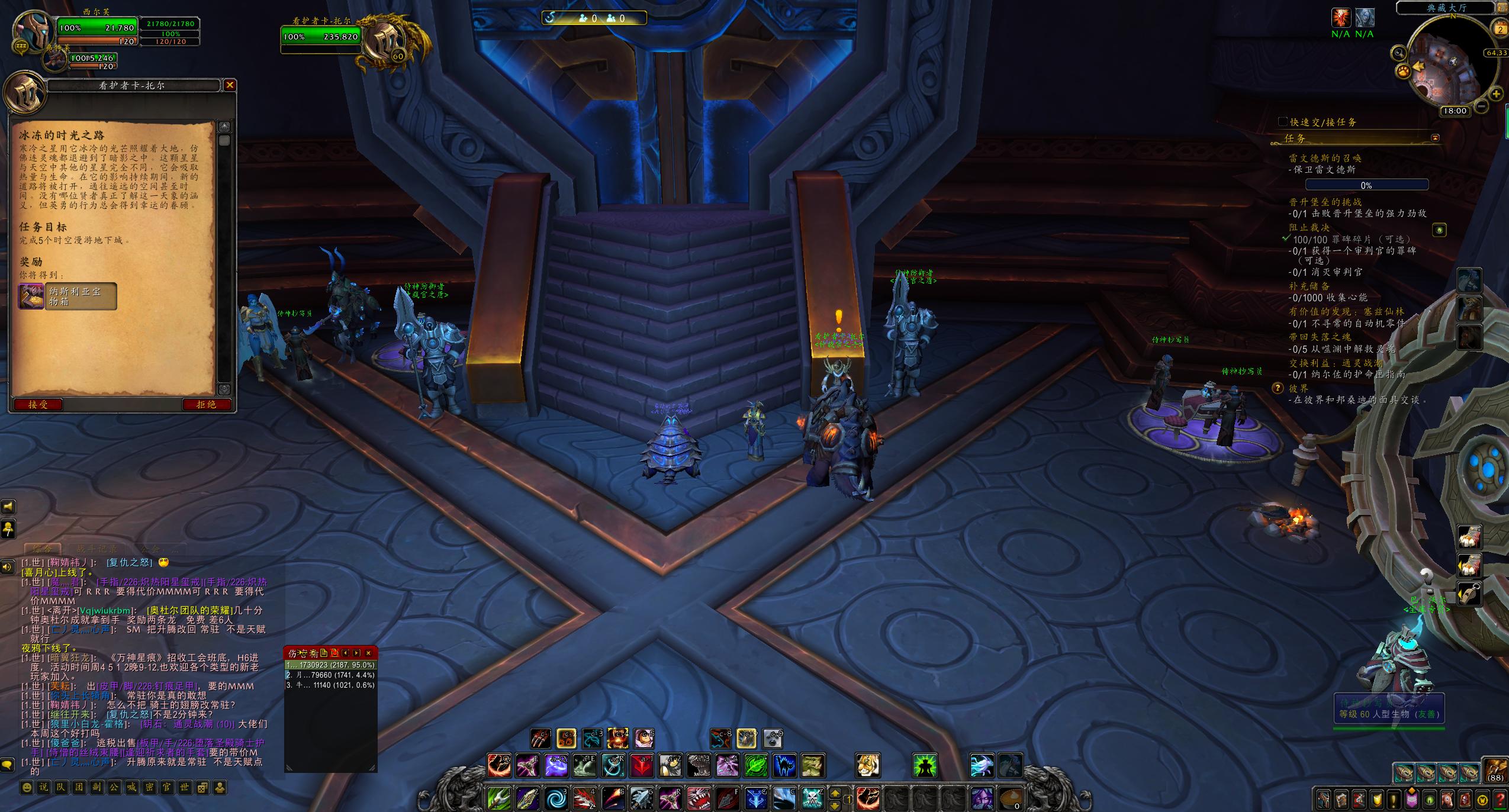Select the 雷文德斯的召唤 quest in tracker

[1325, 158]
